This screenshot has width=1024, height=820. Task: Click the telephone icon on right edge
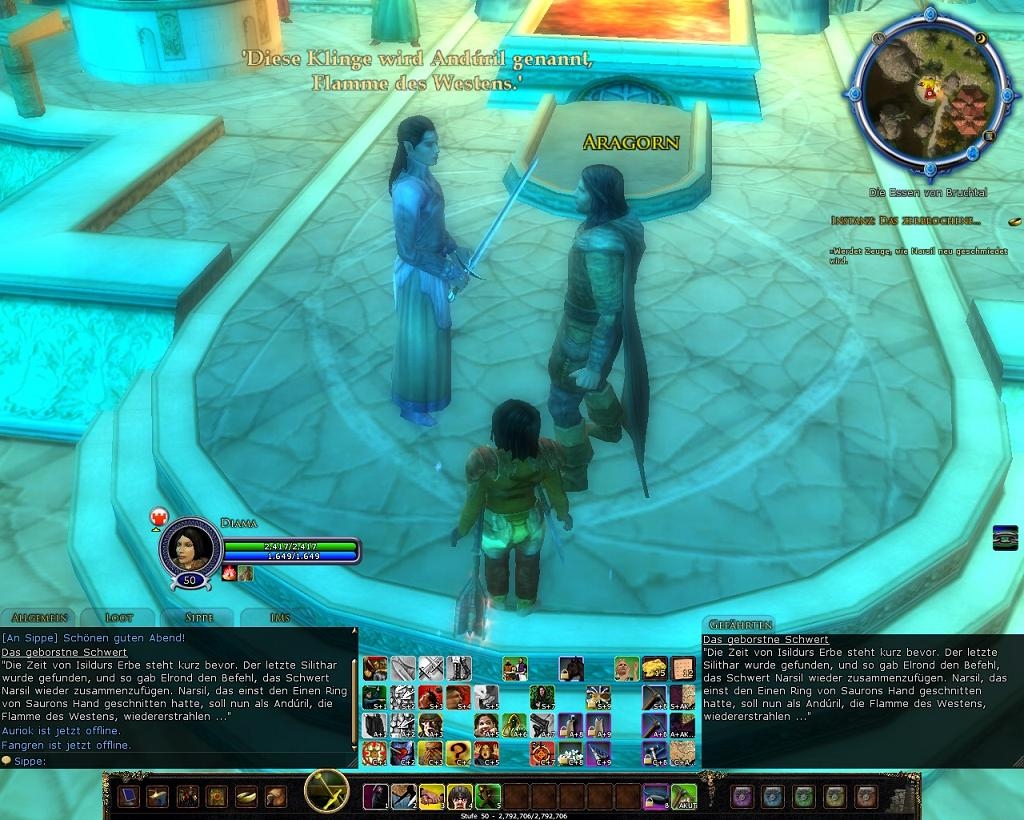[x=1006, y=537]
